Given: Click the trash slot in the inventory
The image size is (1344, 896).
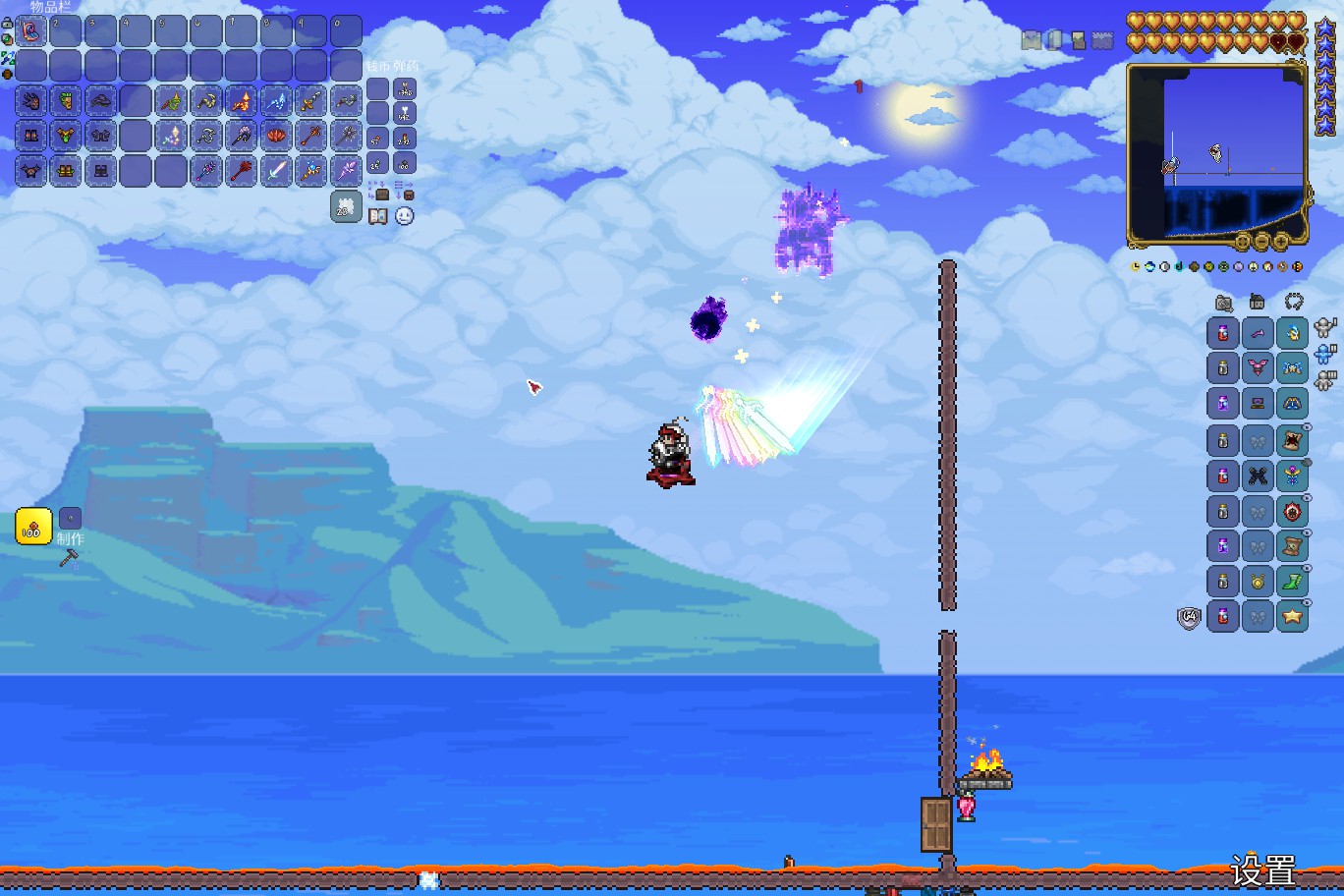Looking at the screenshot, I should click(x=346, y=206).
